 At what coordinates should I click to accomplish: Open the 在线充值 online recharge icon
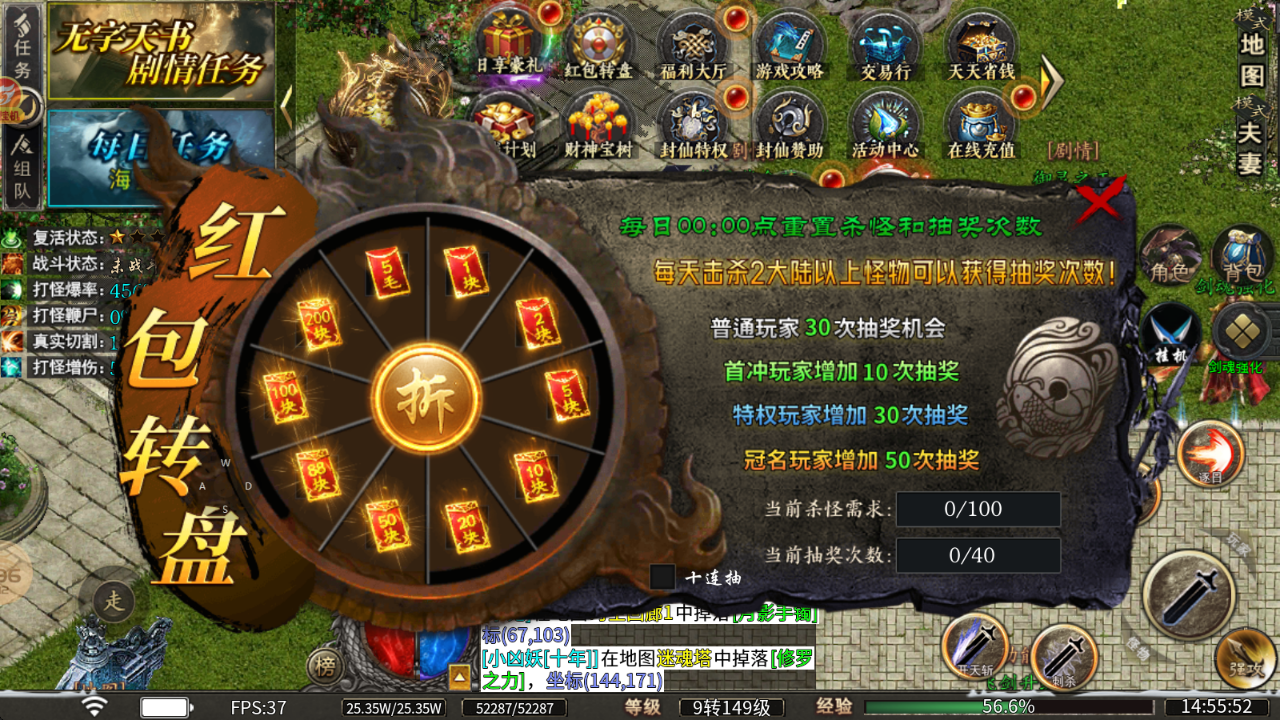tap(980, 120)
